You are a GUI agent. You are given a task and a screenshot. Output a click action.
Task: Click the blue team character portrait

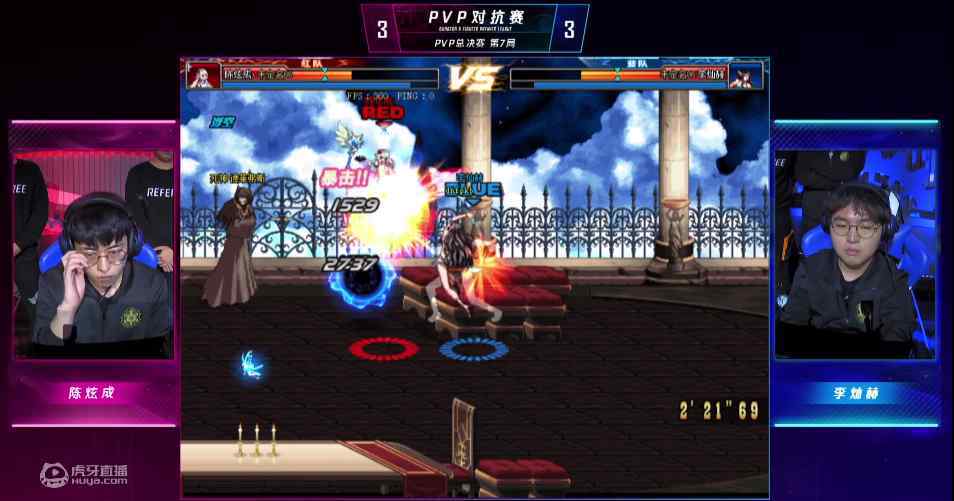(x=745, y=76)
